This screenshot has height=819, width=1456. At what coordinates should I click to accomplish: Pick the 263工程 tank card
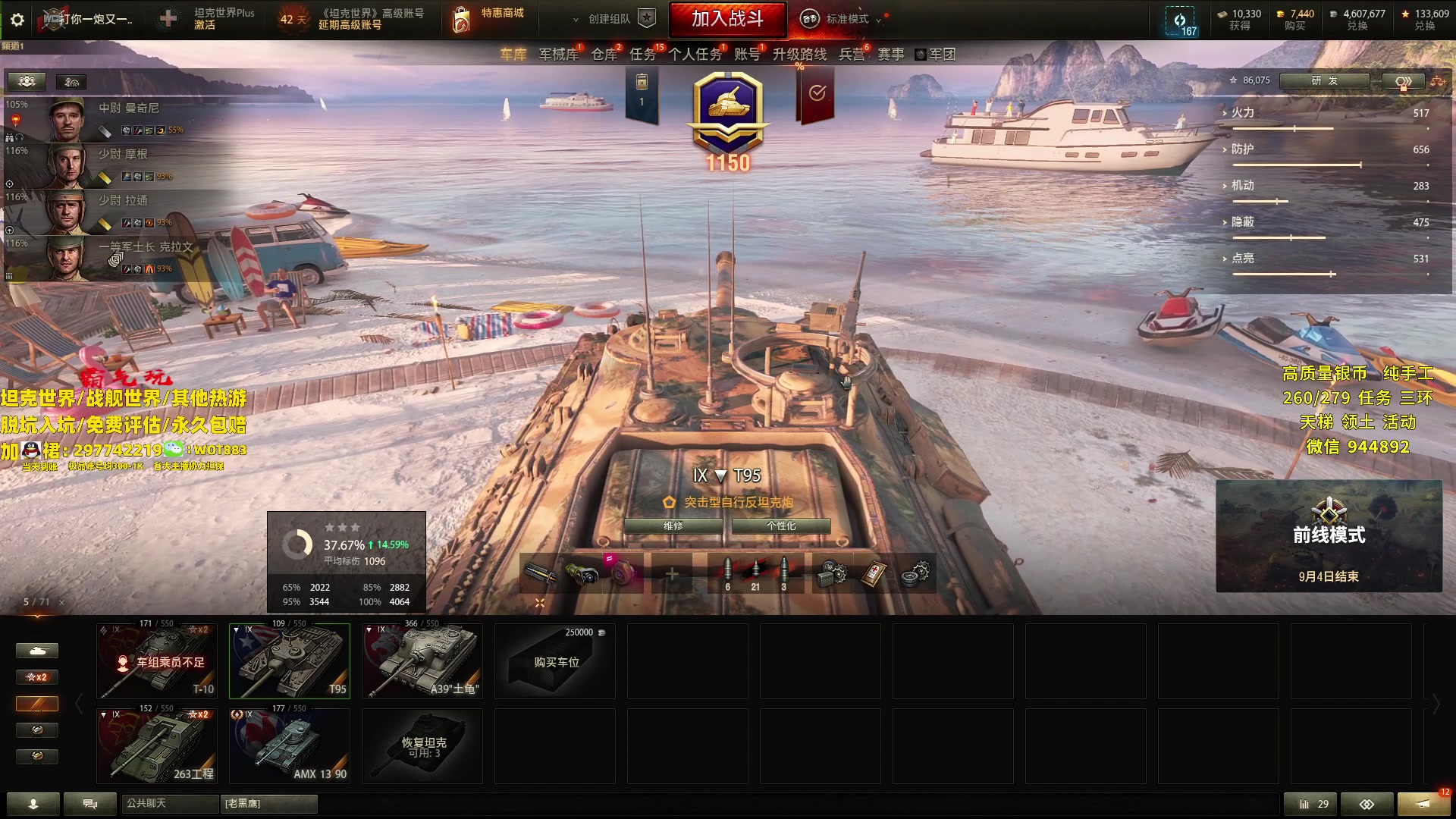pyautogui.click(x=157, y=746)
